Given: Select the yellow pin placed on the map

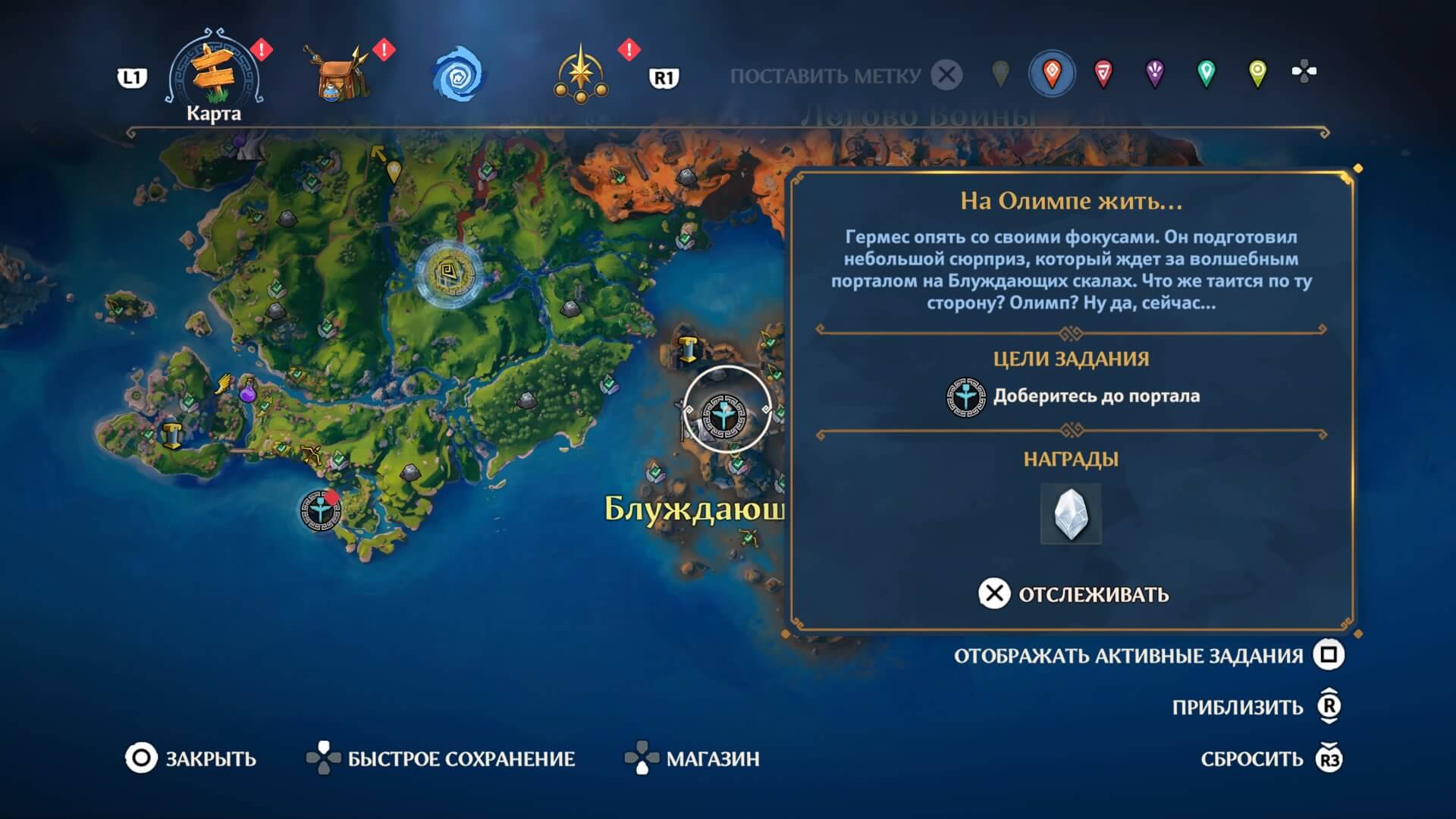Looking at the screenshot, I should 394,172.
